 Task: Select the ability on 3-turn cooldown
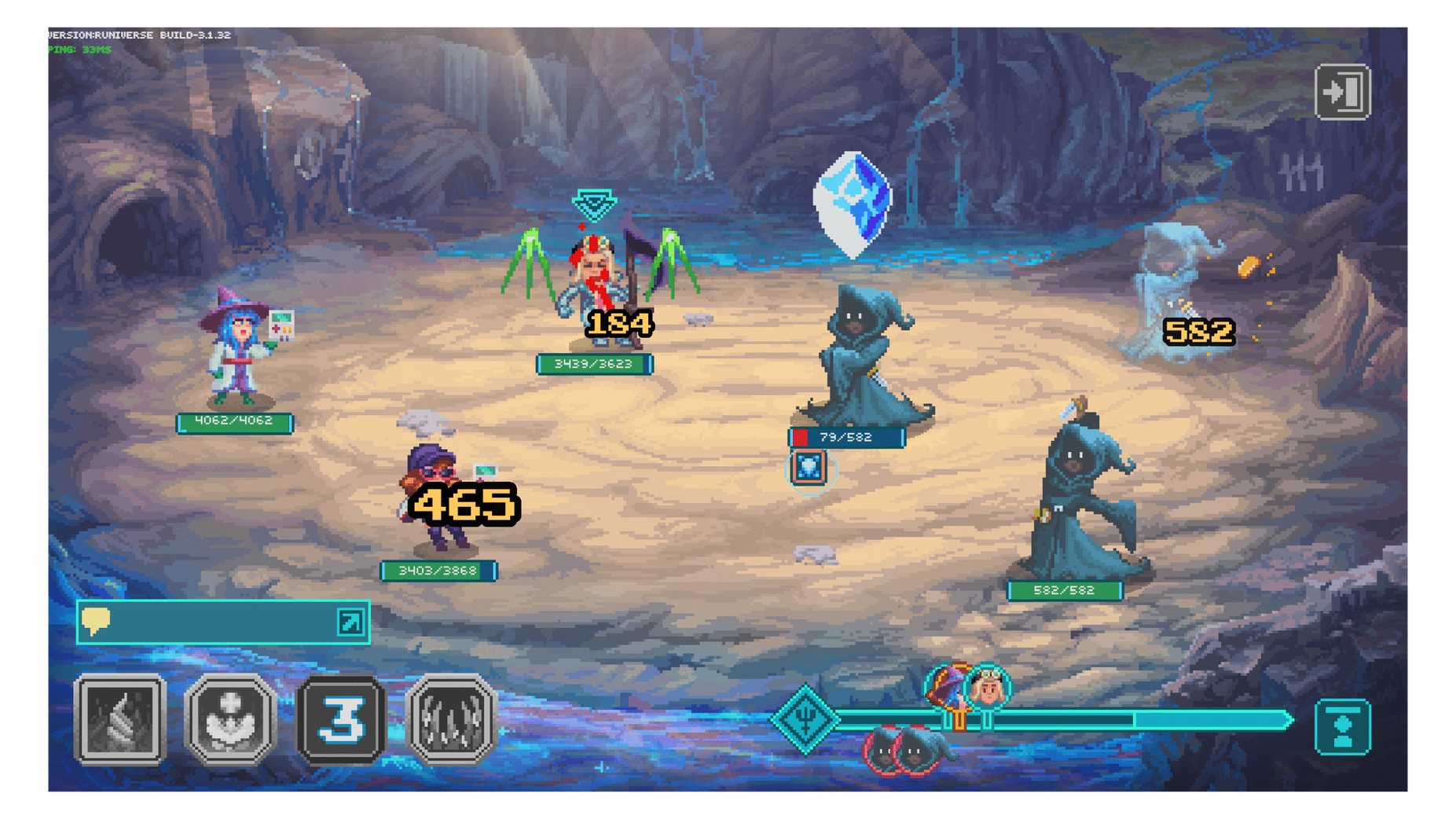click(341, 719)
